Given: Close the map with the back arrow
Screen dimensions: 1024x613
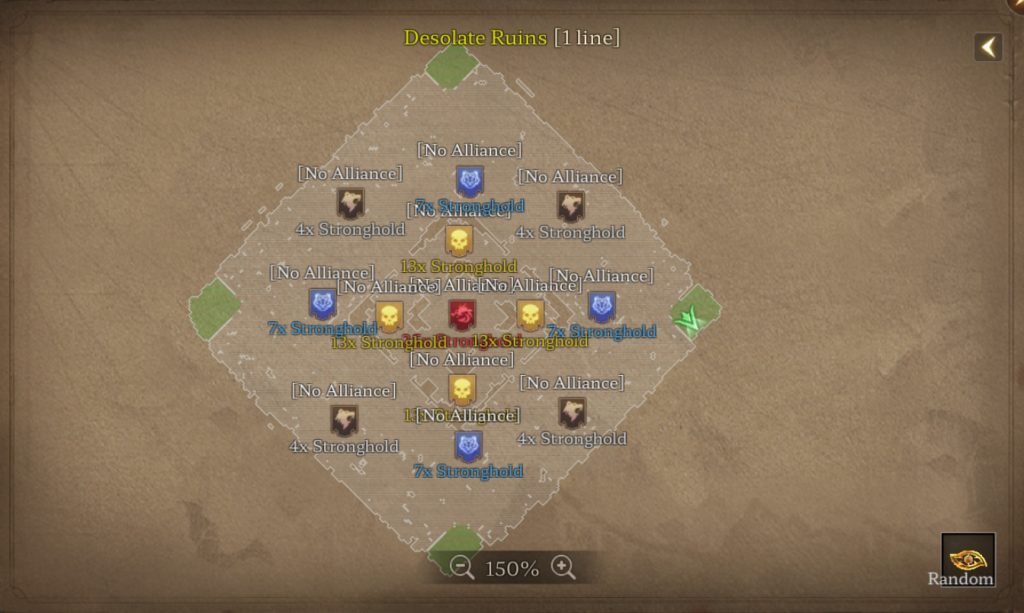Looking at the screenshot, I should coord(988,47).
